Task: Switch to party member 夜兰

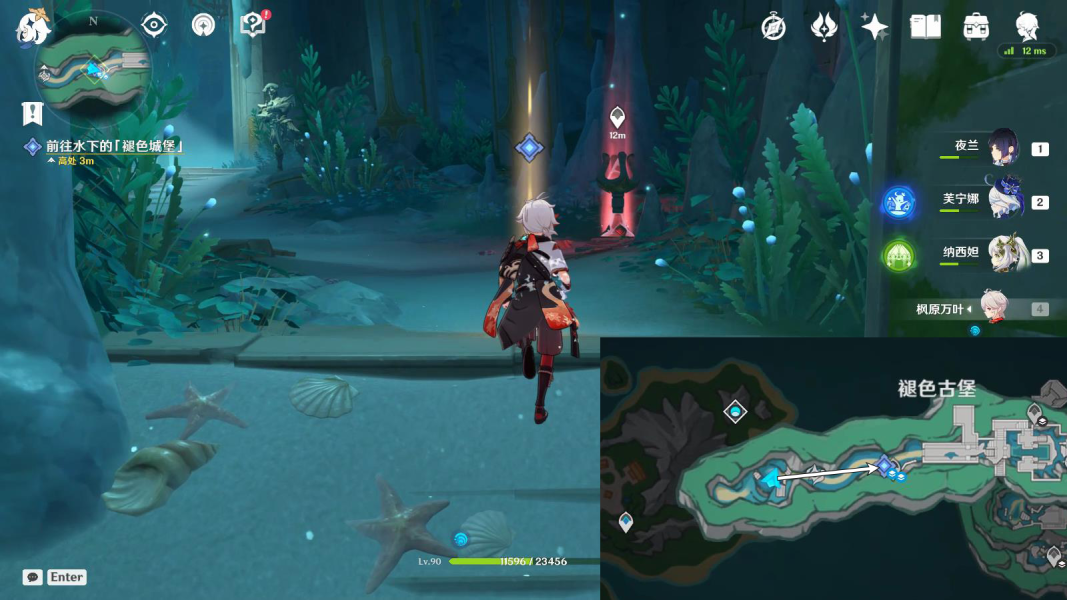Action: click(x=1003, y=148)
